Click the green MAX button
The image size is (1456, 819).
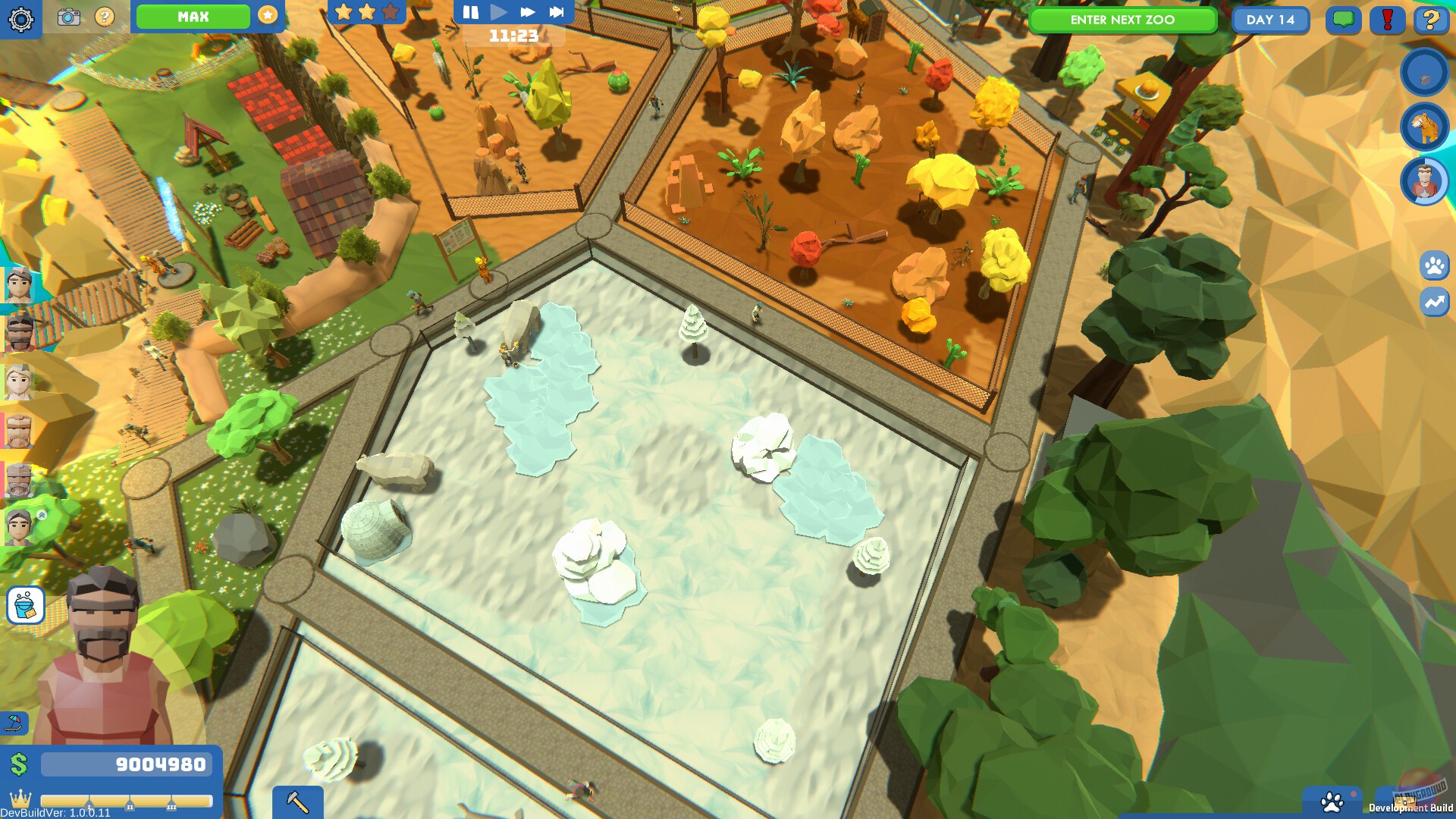point(193,16)
